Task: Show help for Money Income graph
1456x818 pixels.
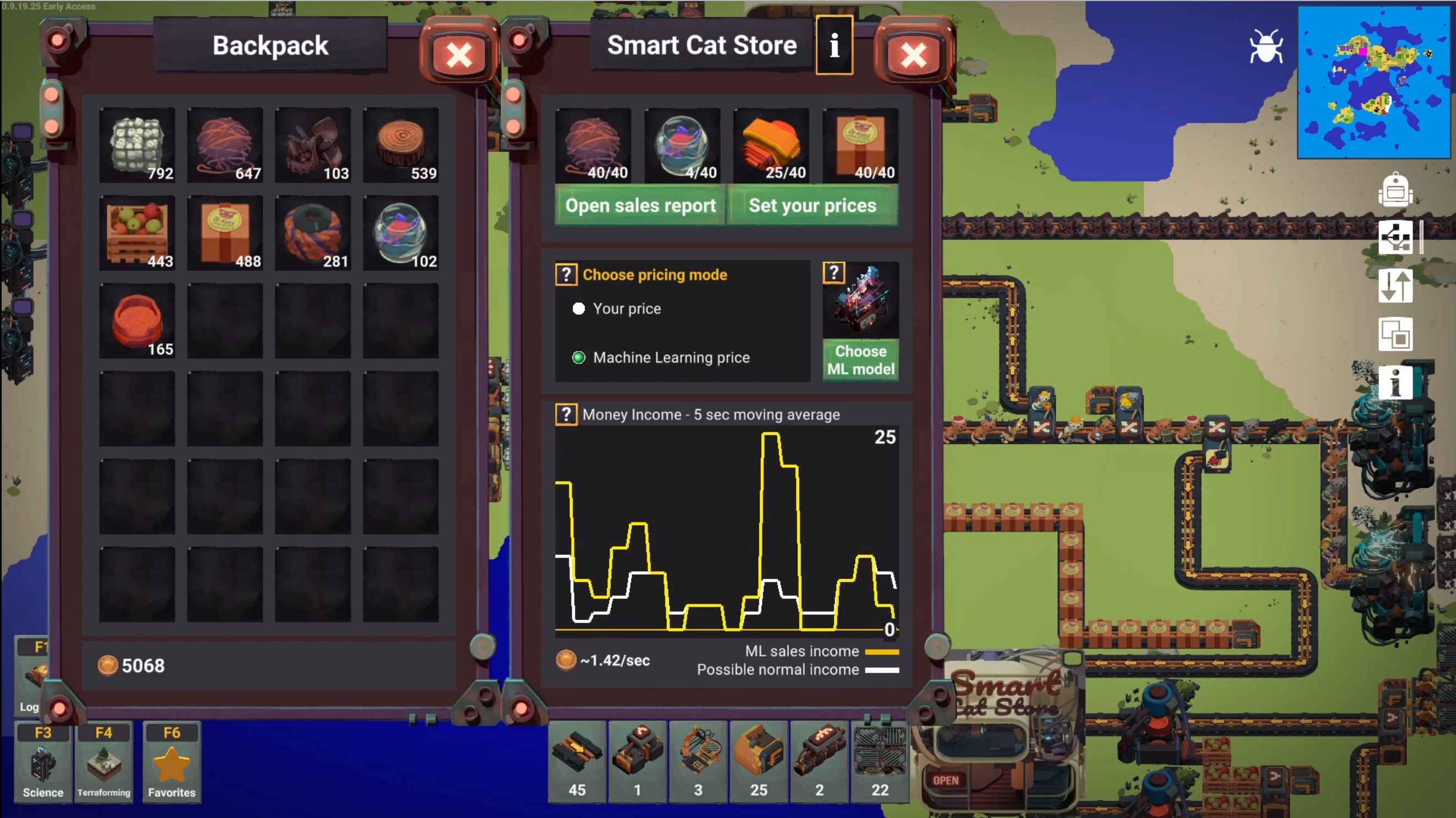Action: click(x=566, y=415)
